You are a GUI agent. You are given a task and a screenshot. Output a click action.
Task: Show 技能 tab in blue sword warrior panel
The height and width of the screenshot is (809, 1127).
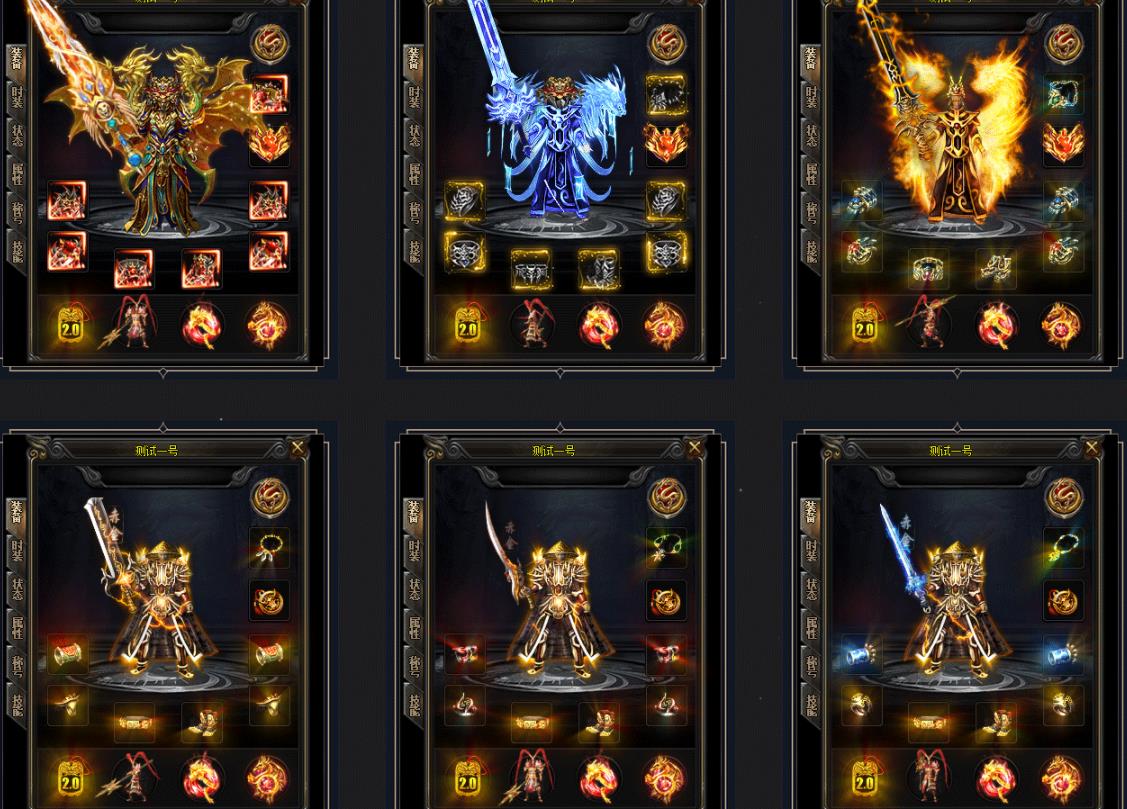point(811,704)
